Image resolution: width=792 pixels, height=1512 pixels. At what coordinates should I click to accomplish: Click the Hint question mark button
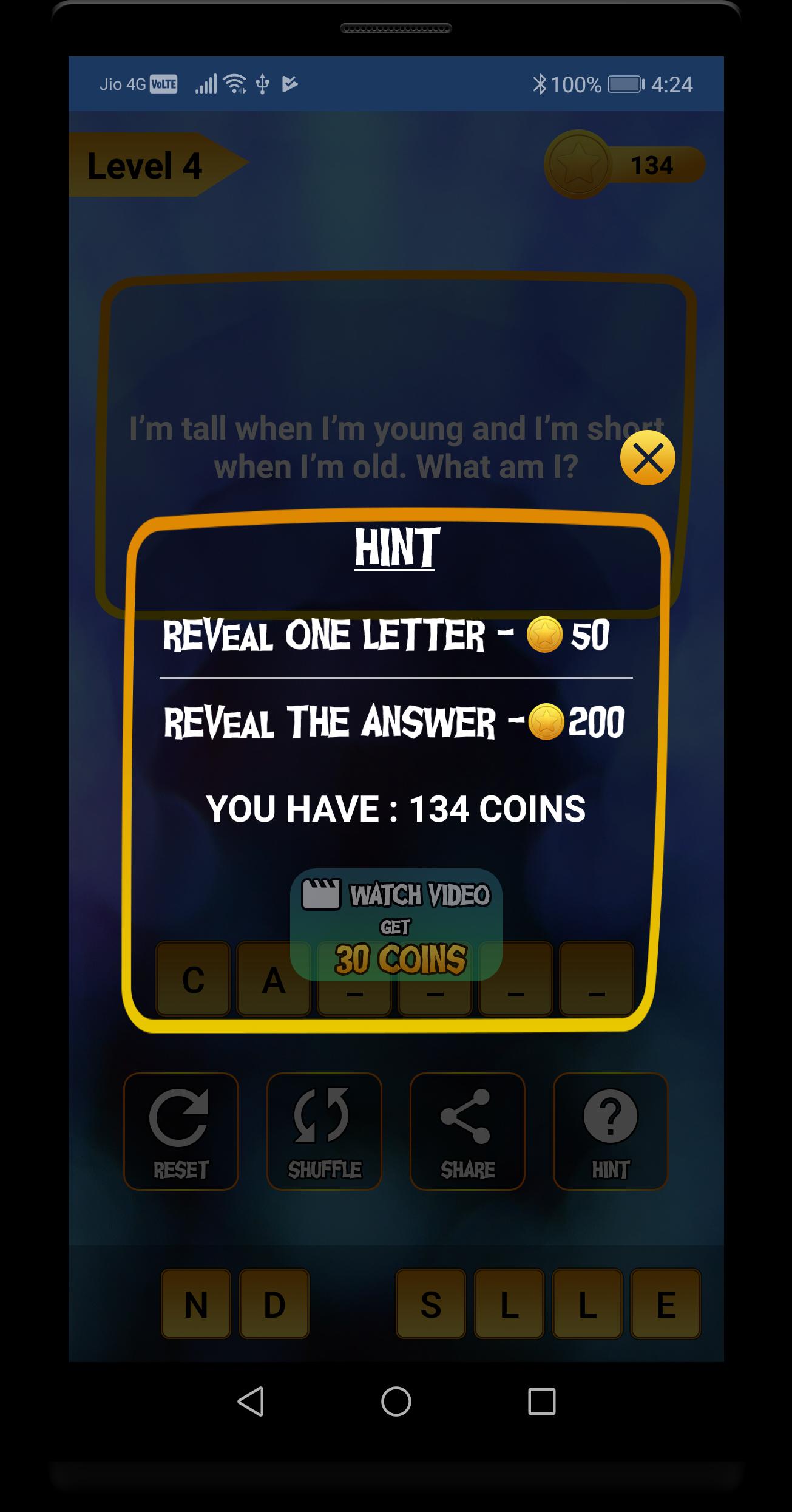point(611,1131)
